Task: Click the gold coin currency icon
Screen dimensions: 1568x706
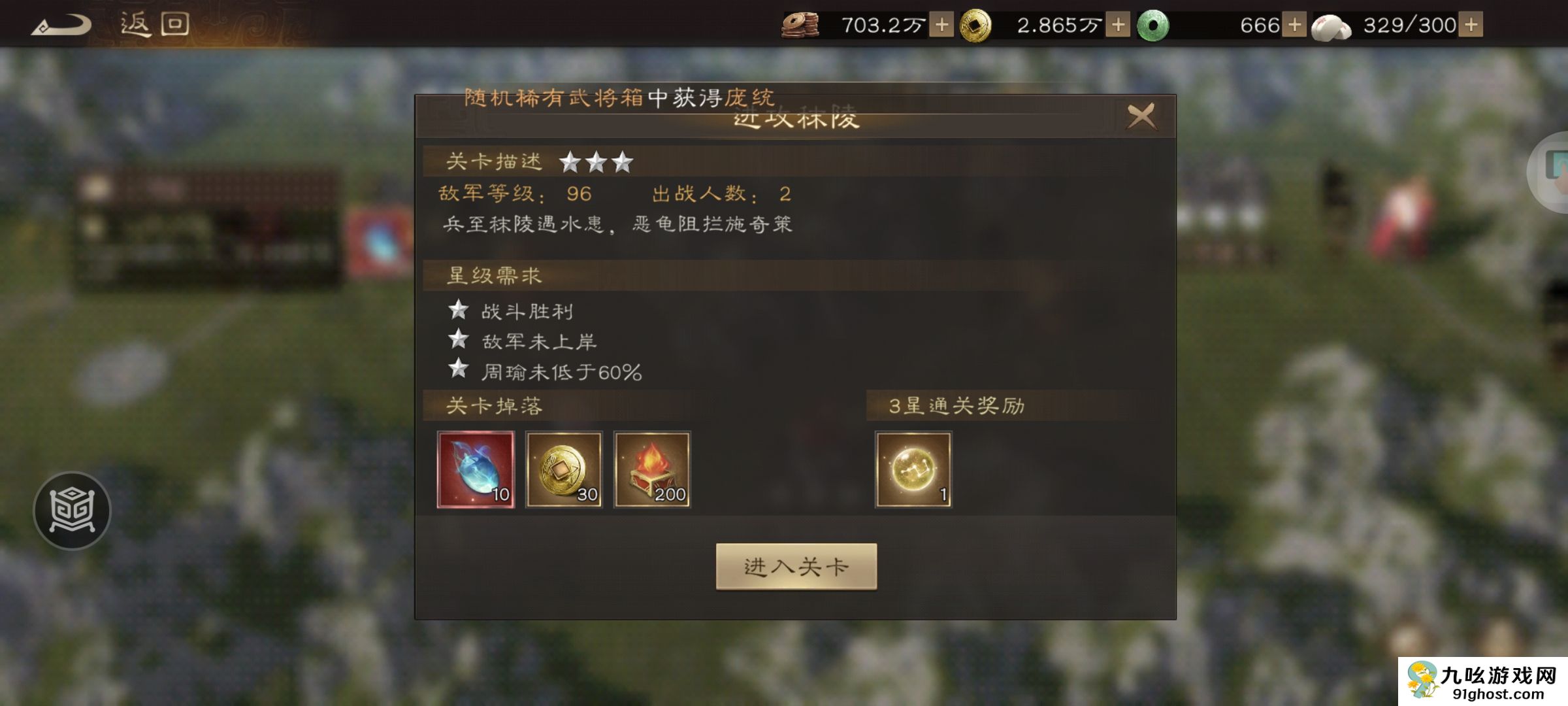Action: (x=977, y=25)
